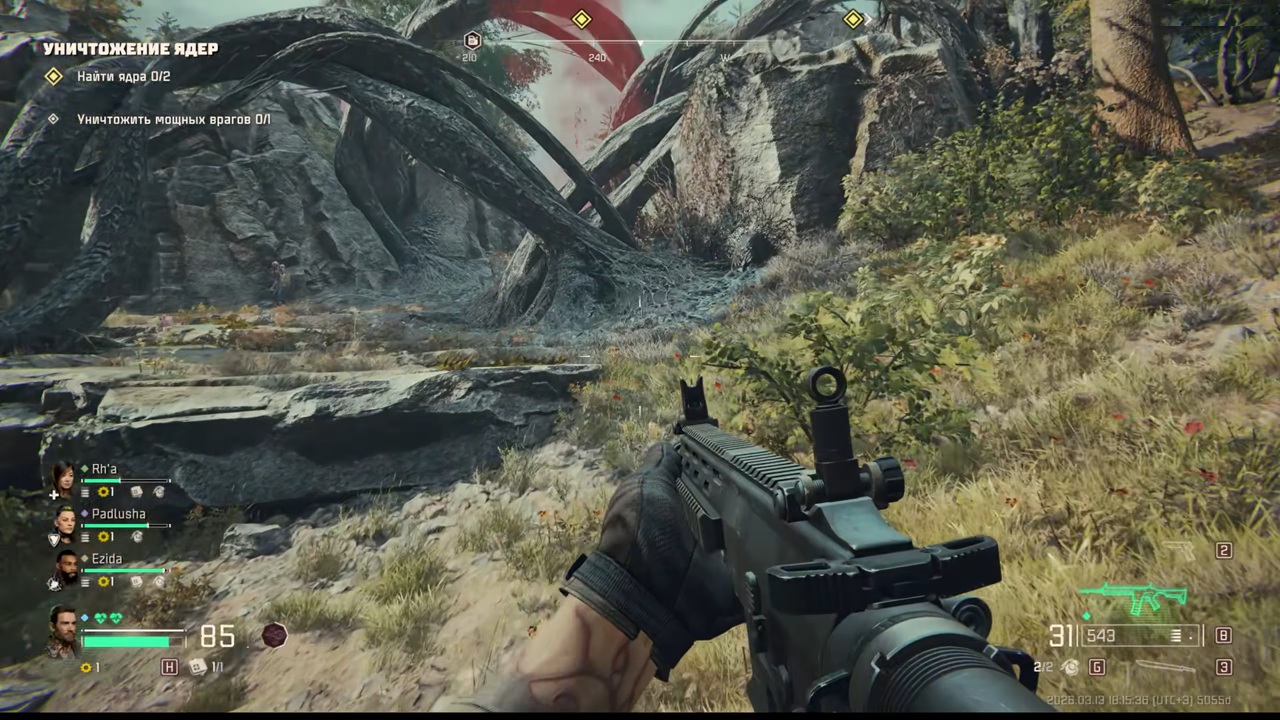This screenshot has height=720, width=1280.
Task: Click the yellow objective diamond above 240 on compass
Action: [x=581, y=19]
